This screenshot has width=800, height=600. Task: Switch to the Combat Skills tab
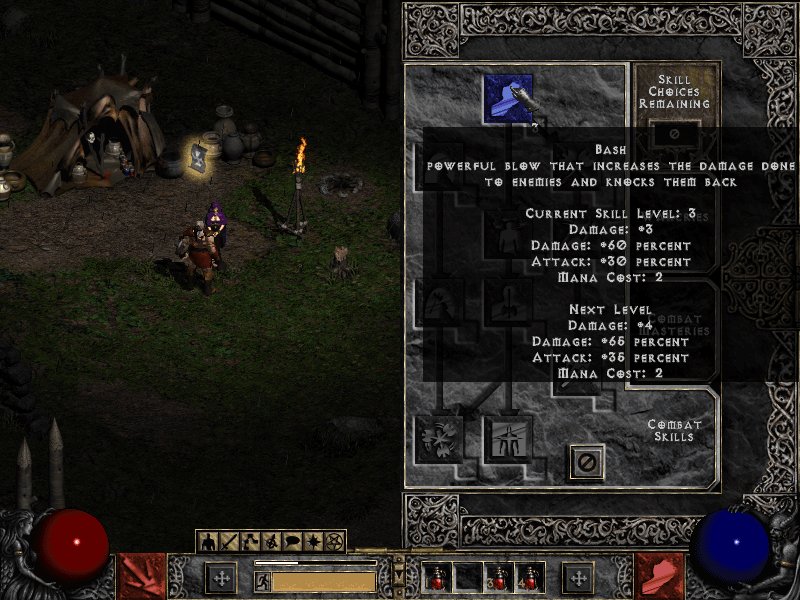coord(673,430)
